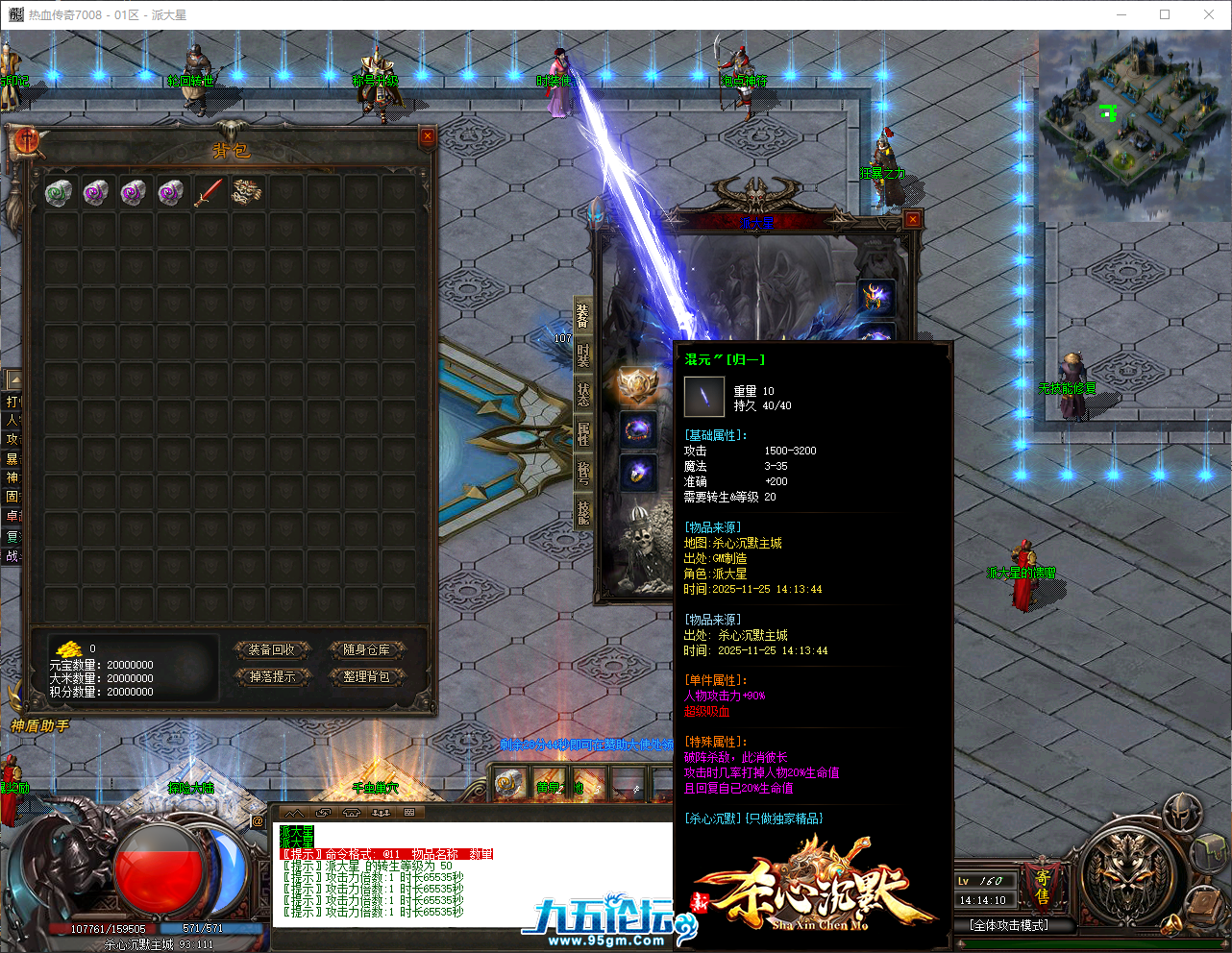
Task: Open the grid icon menu in chat toolbar
Action: pos(407,813)
